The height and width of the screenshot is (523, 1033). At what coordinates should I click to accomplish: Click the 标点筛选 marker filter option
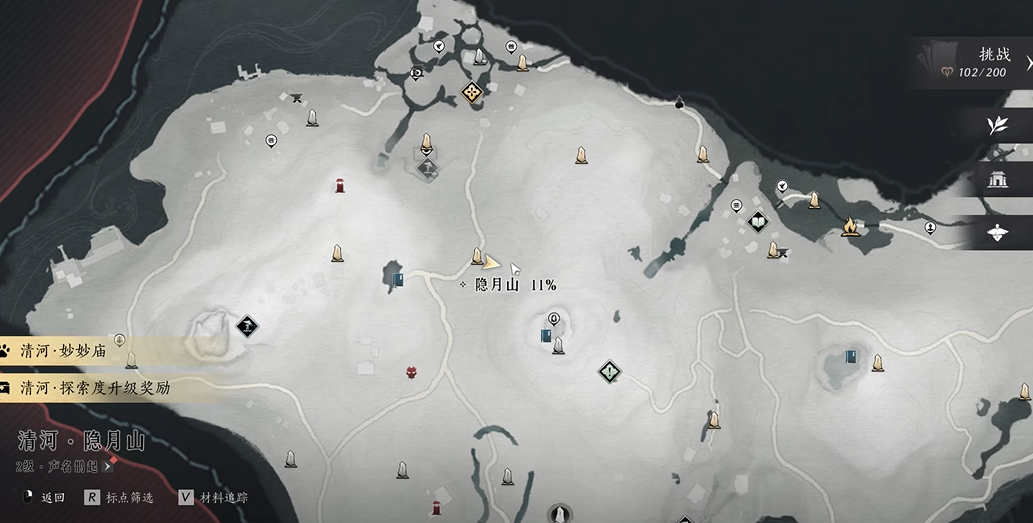point(120,497)
